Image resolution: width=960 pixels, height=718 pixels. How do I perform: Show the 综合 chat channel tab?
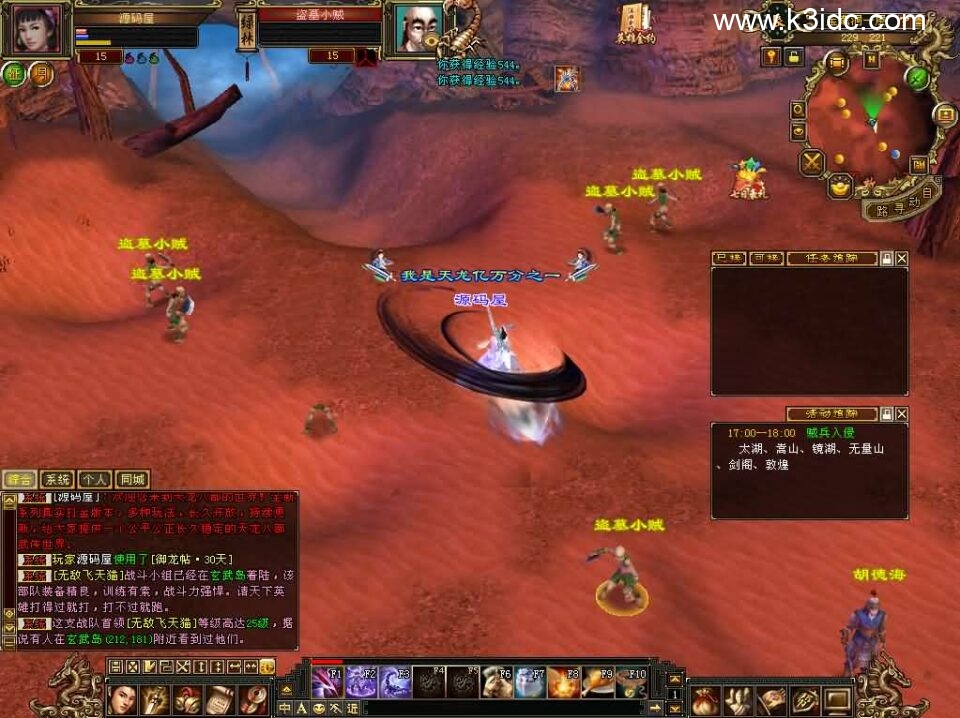tap(19, 479)
